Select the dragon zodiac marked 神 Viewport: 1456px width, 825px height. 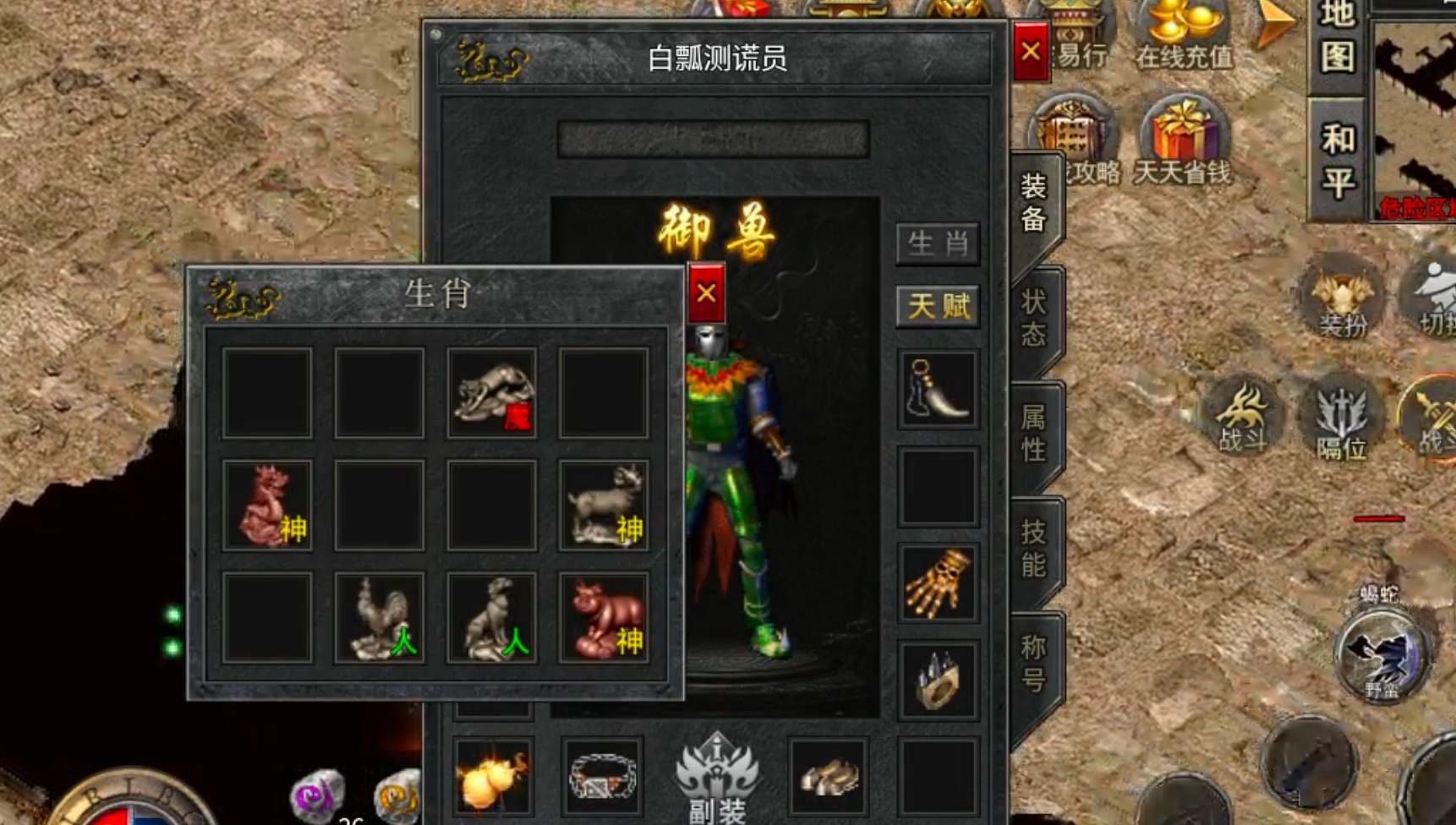click(266, 503)
